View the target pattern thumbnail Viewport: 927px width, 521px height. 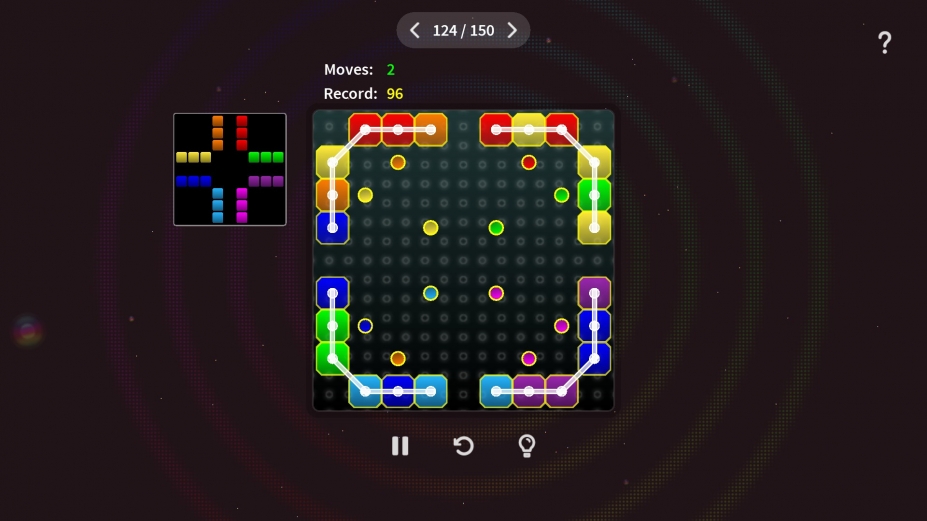(x=230, y=169)
